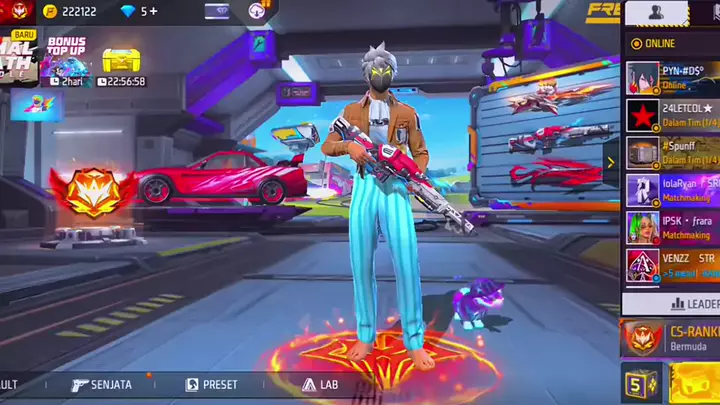Image resolution: width=720 pixels, height=405 pixels.
Task: Open the player profile rank badge
Action: [x=19, y=12]
